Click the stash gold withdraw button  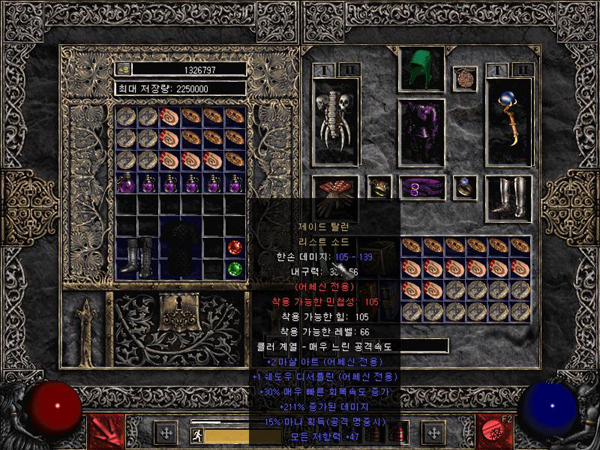[124, 70]
